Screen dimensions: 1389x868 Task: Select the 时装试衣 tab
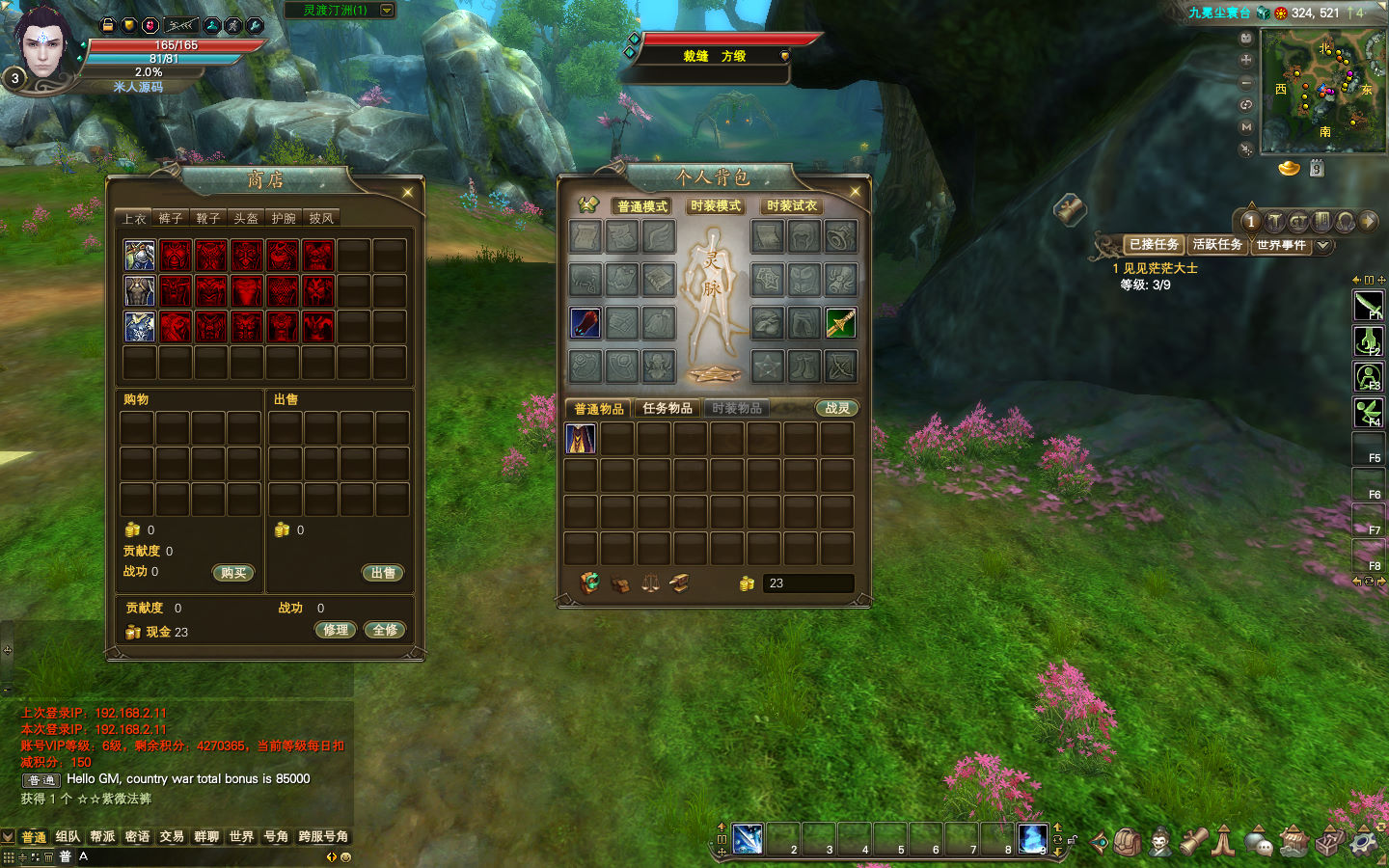[x=792, y=206]
